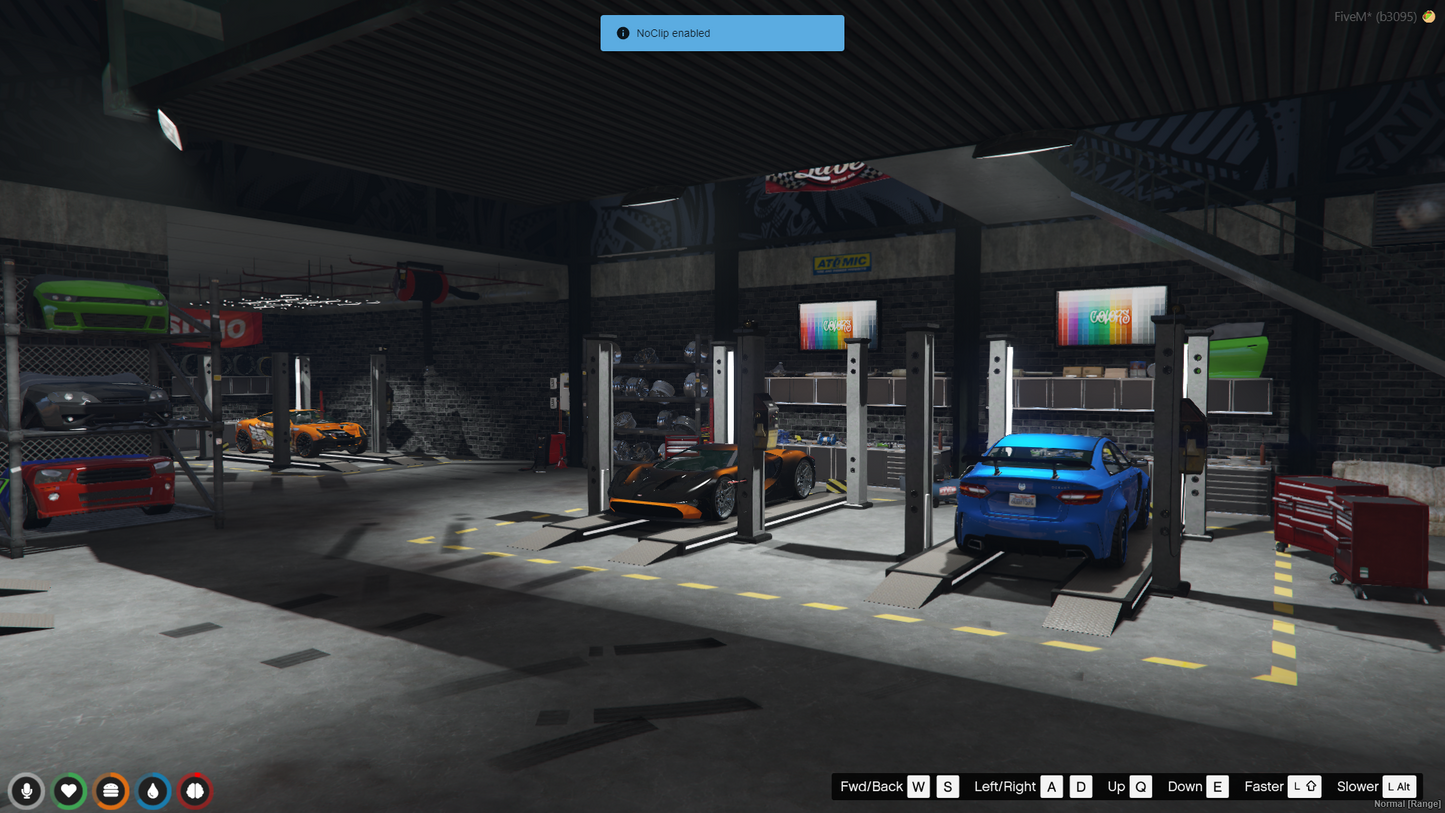Click the brain stress status icon
1445x813 pixels.
[x=195, y=791]
